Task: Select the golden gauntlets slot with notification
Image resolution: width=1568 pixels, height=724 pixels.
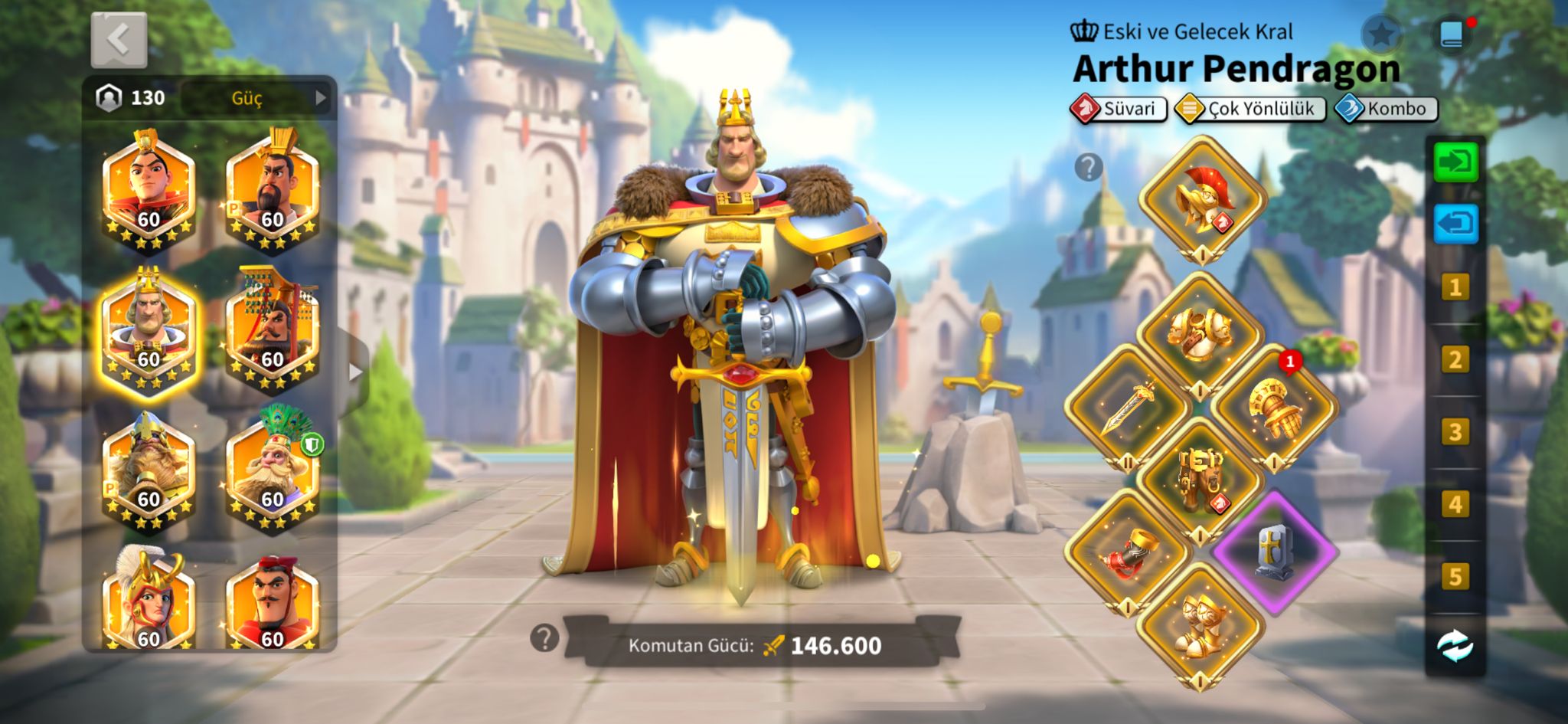Action: click(x=1273, y=408)
